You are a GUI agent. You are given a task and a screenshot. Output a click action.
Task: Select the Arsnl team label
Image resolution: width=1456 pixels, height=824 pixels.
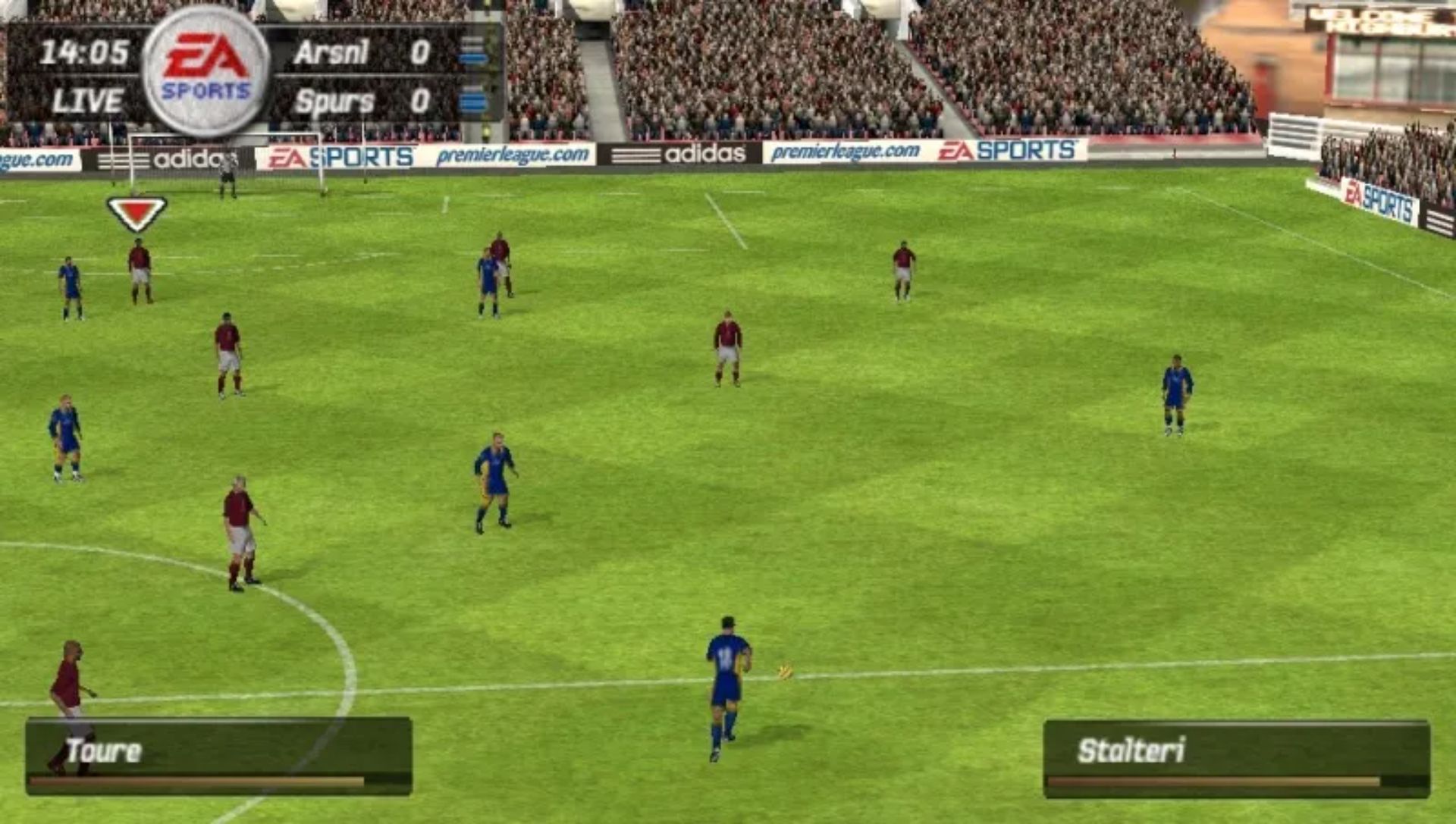coord(330,53)
